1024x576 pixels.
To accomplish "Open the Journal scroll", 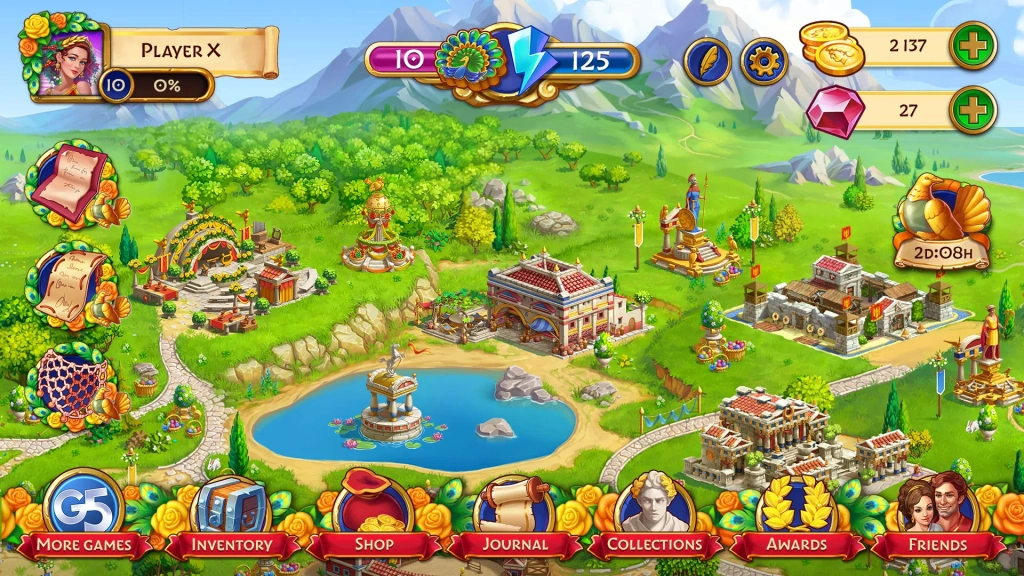I will [514, 510].
